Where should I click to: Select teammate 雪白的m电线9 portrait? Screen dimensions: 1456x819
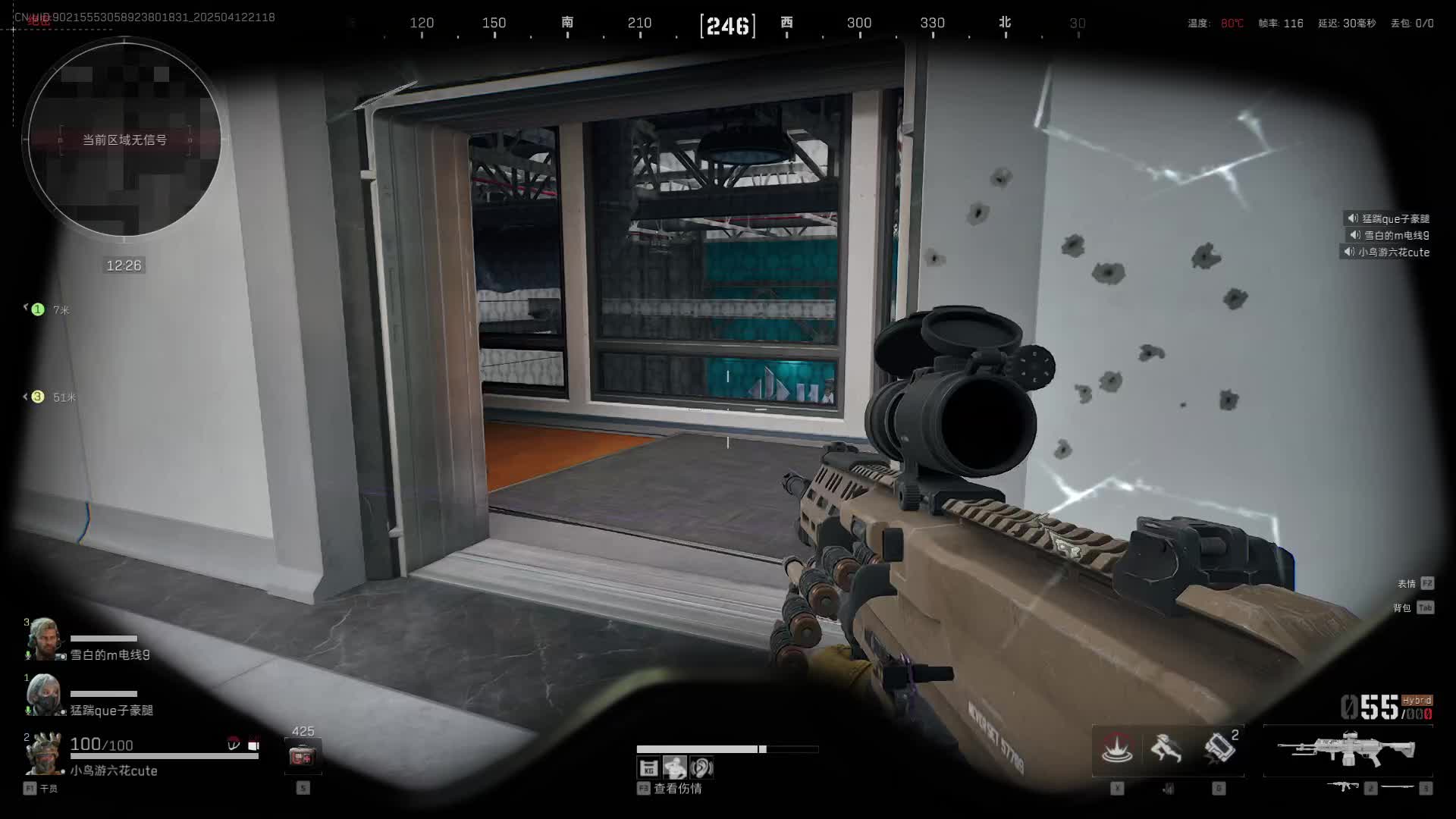click(x=43, y=639)
